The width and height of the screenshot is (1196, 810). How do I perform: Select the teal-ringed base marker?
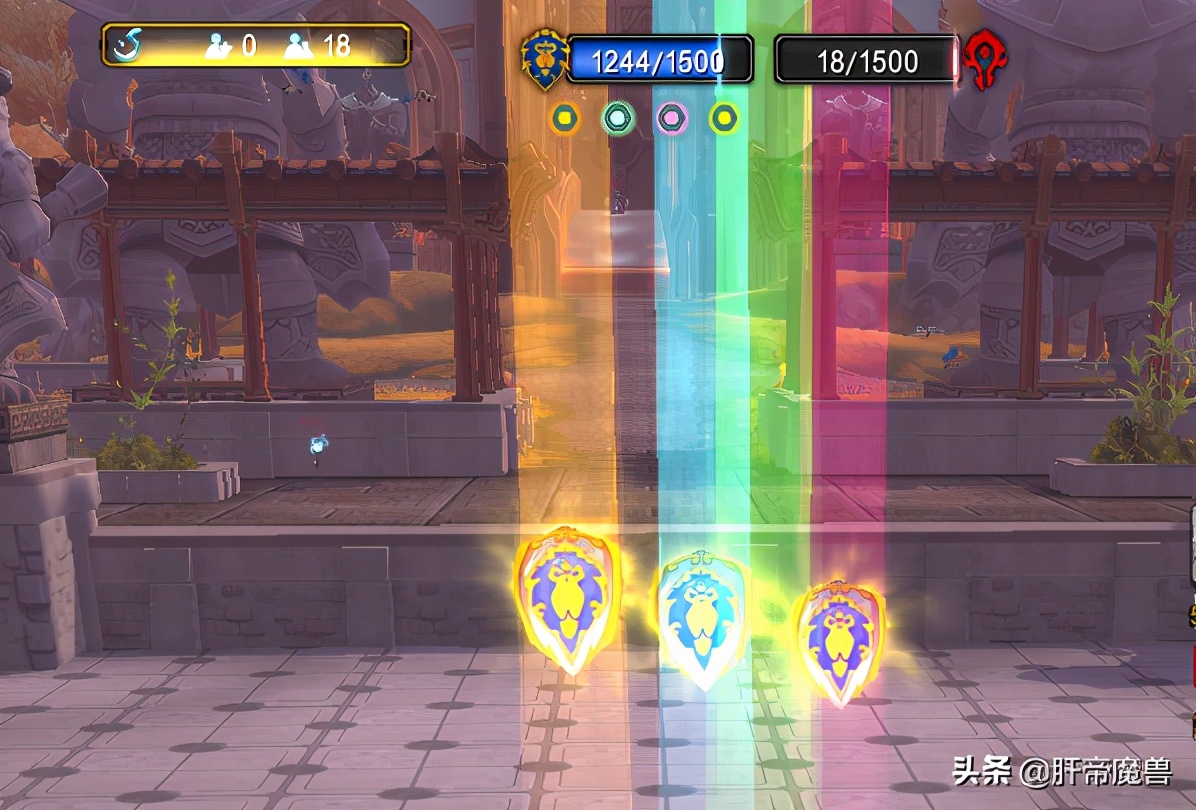[618, 119]
